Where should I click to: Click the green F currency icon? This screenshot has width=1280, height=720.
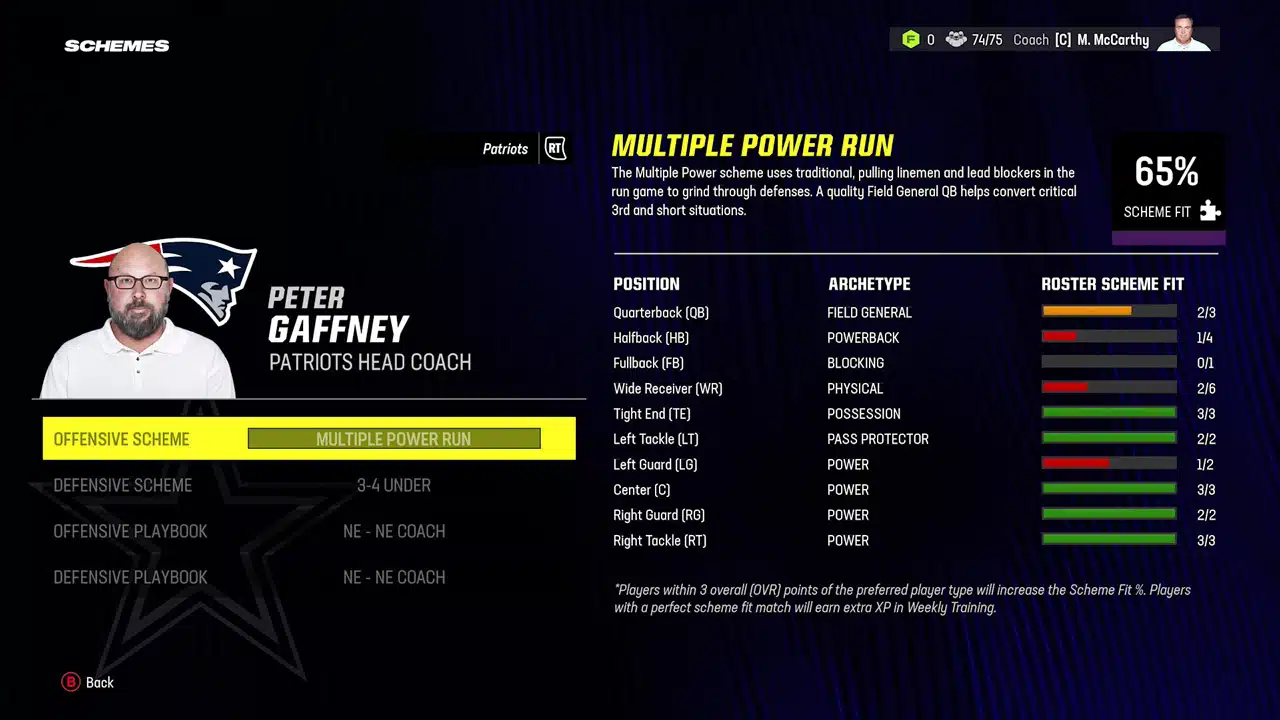[911, 39]
